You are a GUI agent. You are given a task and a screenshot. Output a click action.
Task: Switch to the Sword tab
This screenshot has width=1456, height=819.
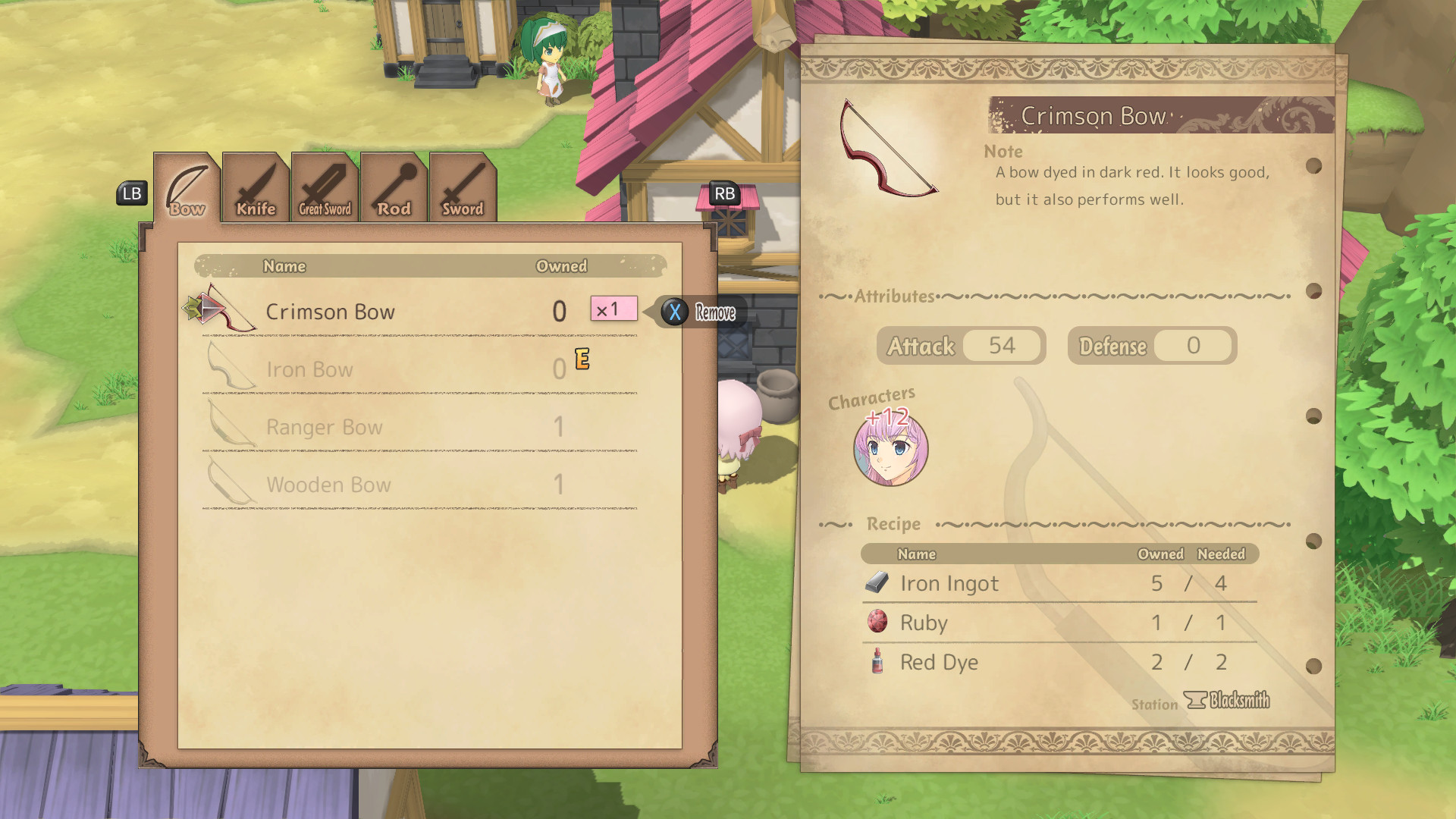point(463,190)
